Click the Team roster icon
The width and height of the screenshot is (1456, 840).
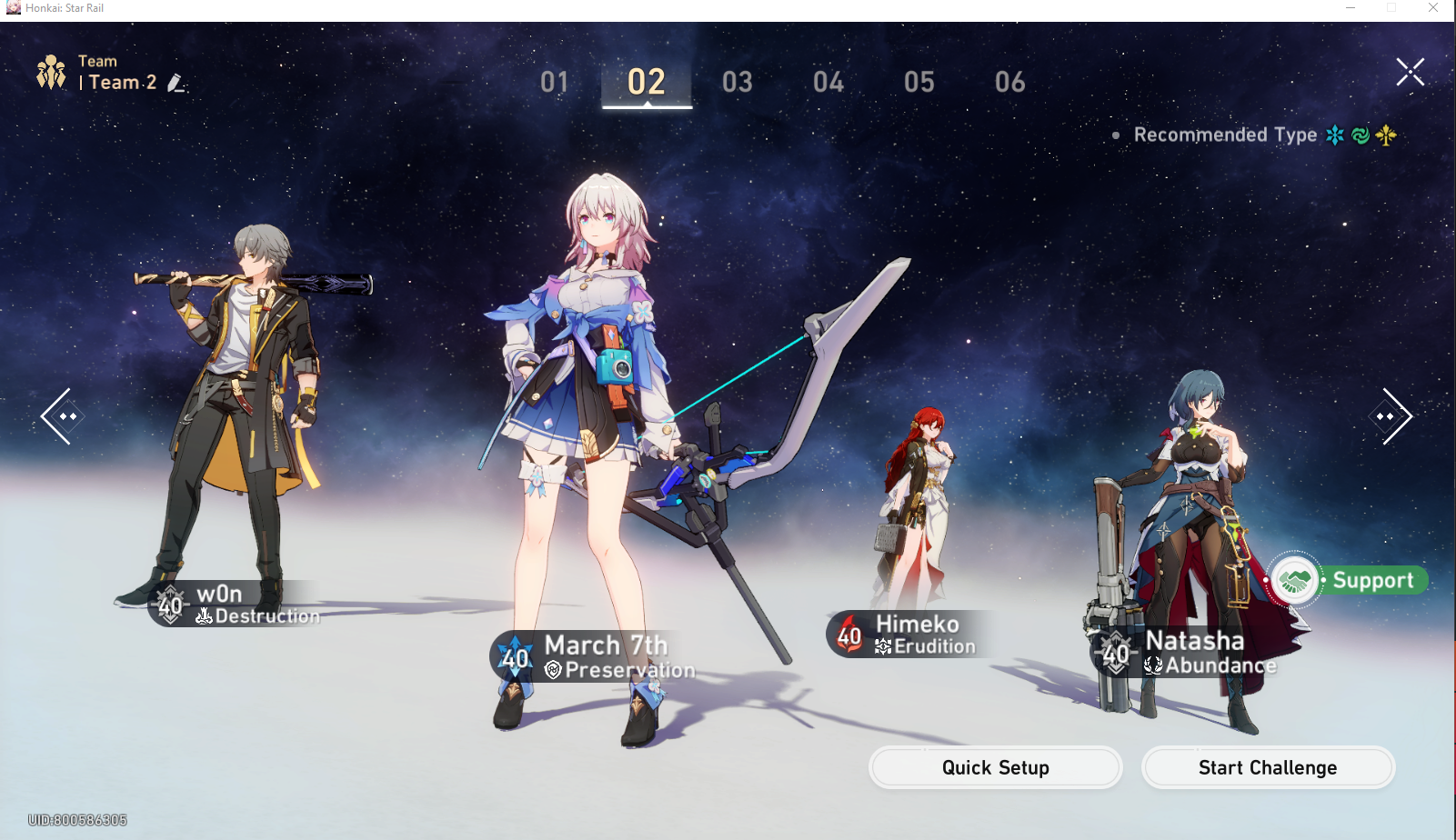tap(52, 71)
